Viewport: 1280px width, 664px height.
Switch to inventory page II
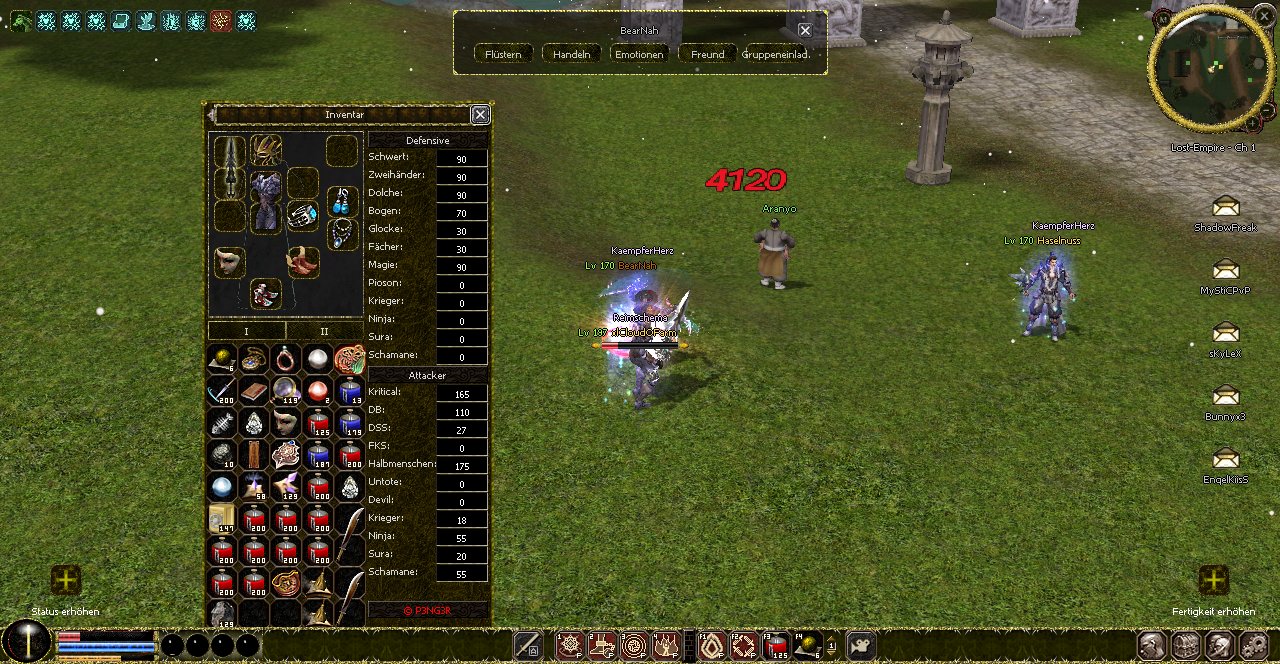point(324,331)
